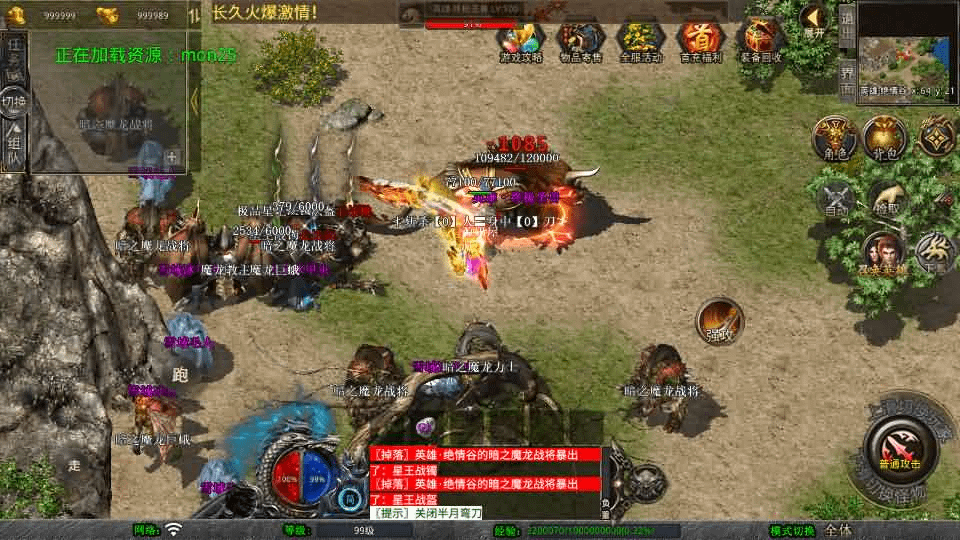
Task: Open the 物品寄售 item consignment icon
Action: pos(580,40)
